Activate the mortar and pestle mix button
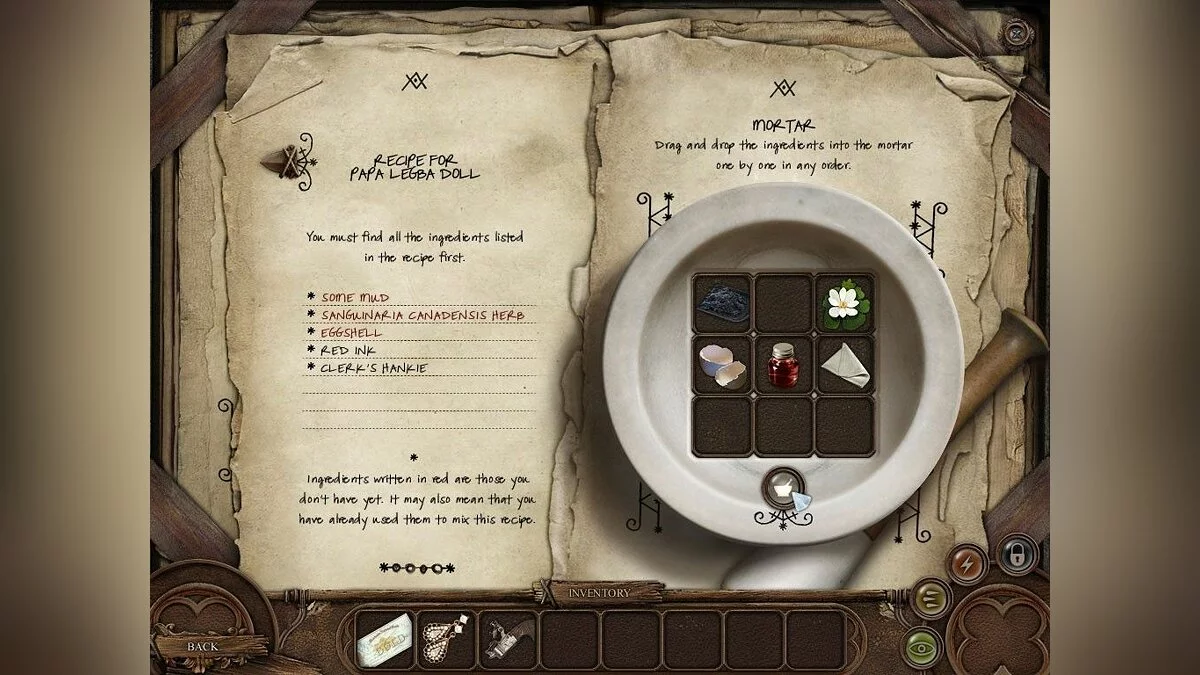 (782, 488)
